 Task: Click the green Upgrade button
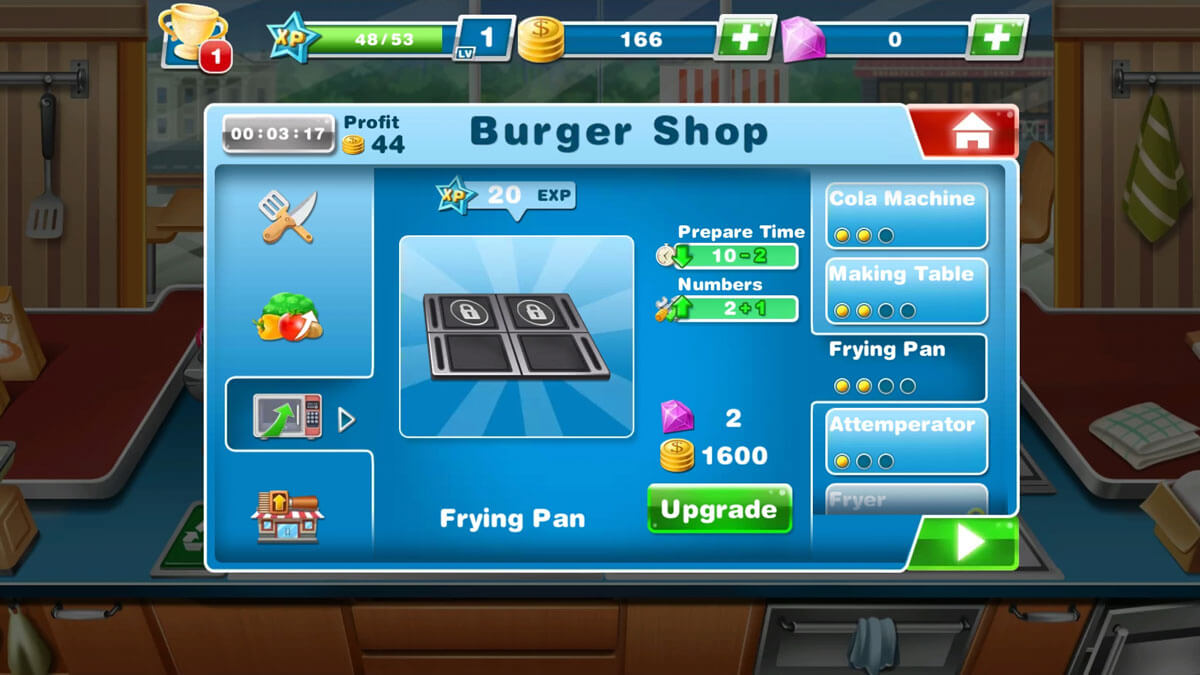point(719,509)
